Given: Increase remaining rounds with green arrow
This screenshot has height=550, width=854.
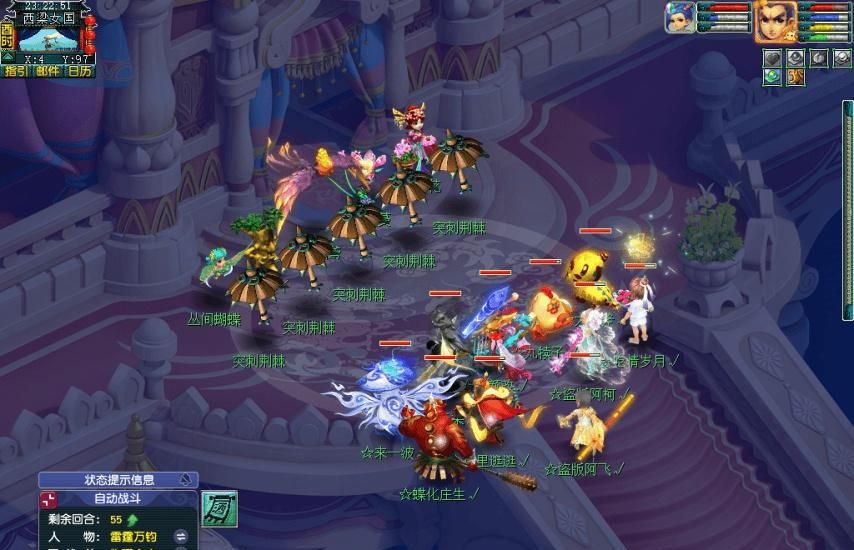Looking at the screenshot, I should point(132,520).
